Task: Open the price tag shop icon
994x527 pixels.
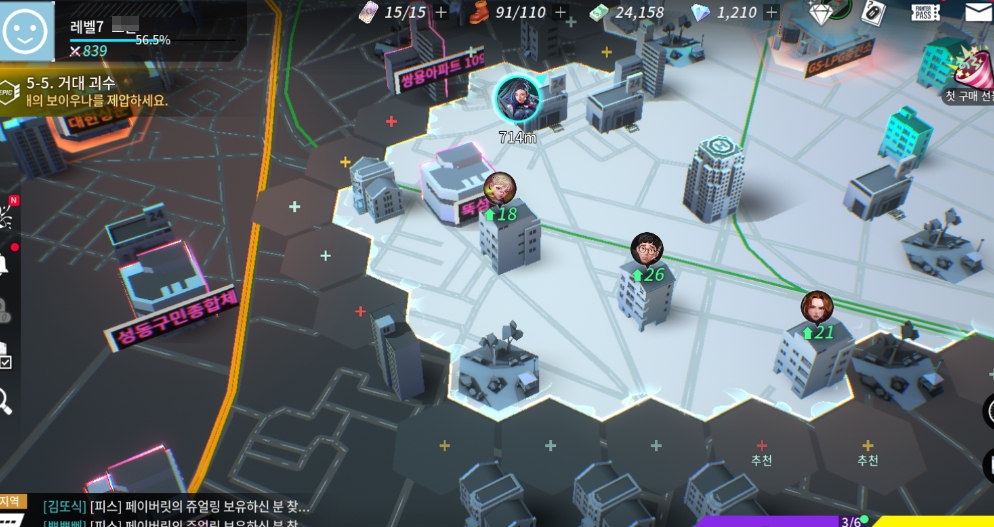Action: [873, 11]
